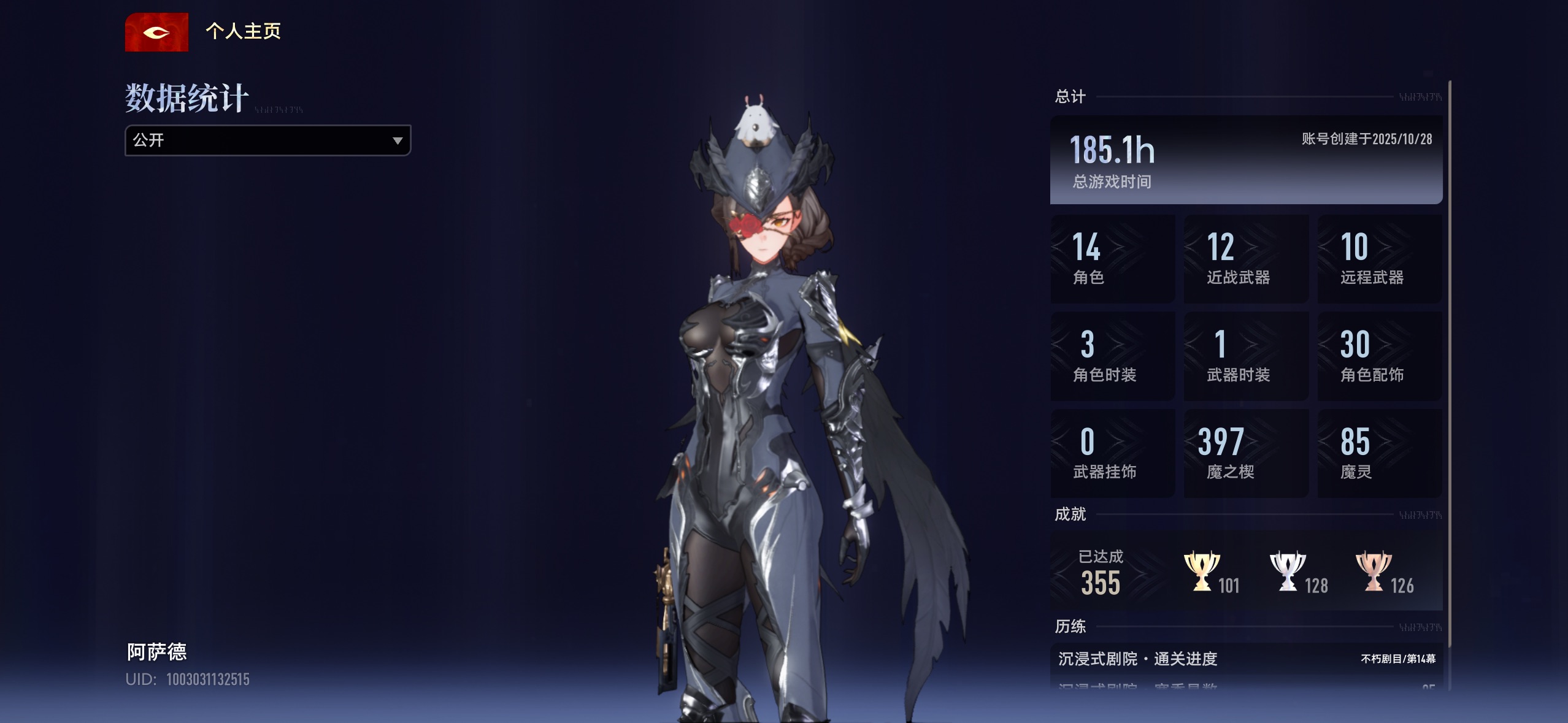The width and height of the screenshot is (1568, 723).
Task: Select the 远程武器 stat tile
Action: pos(1380,258)
